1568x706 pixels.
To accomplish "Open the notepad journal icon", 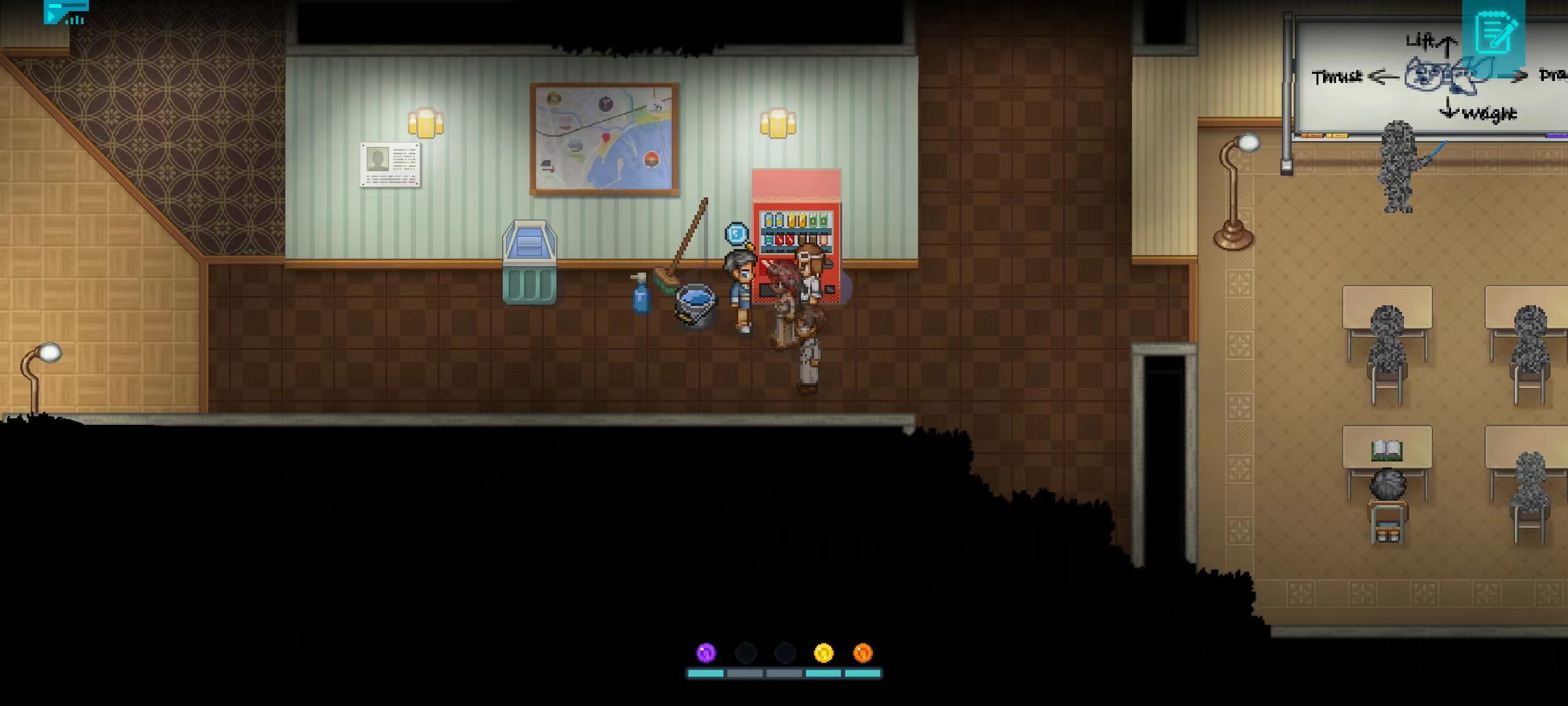I will tap(1494, 34).
